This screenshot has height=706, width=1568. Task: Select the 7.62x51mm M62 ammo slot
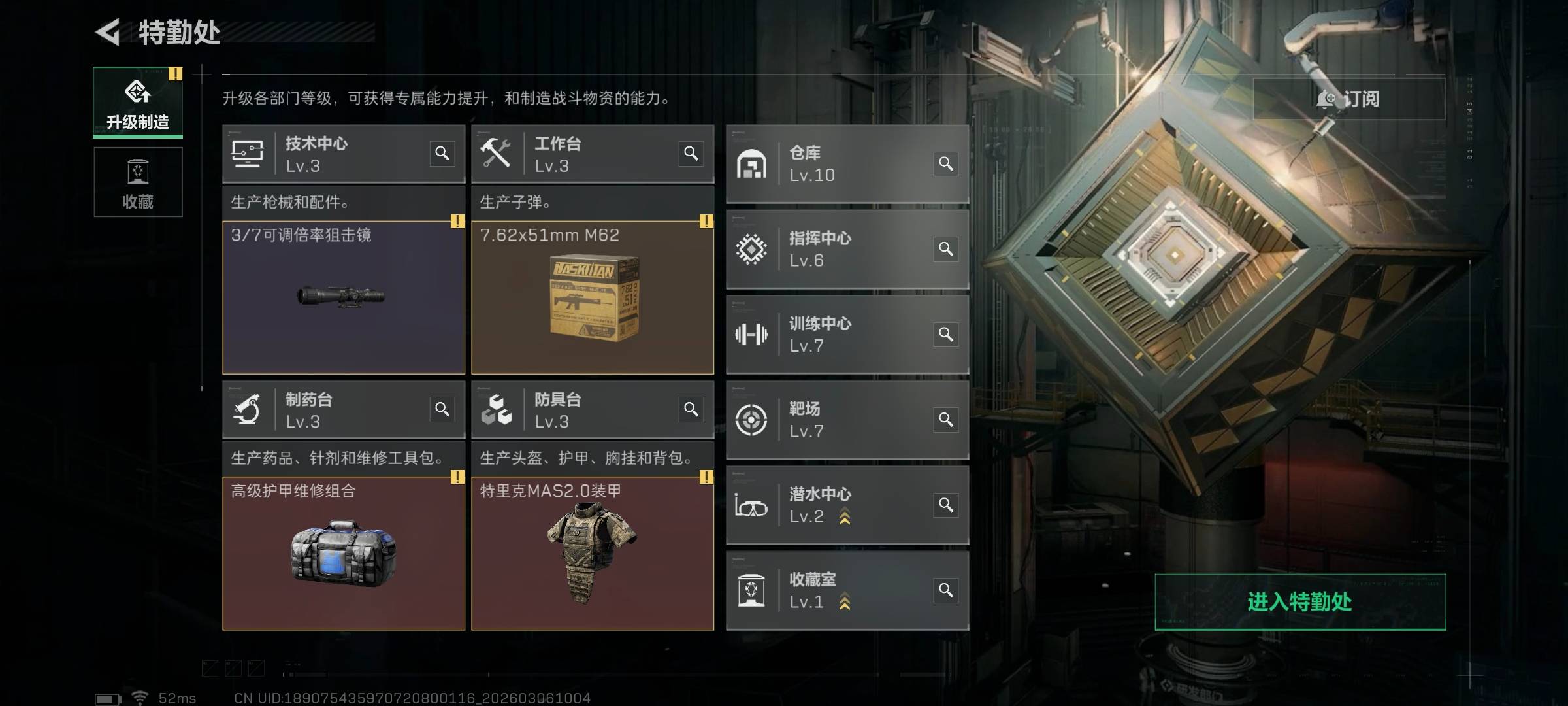[593, 297]
